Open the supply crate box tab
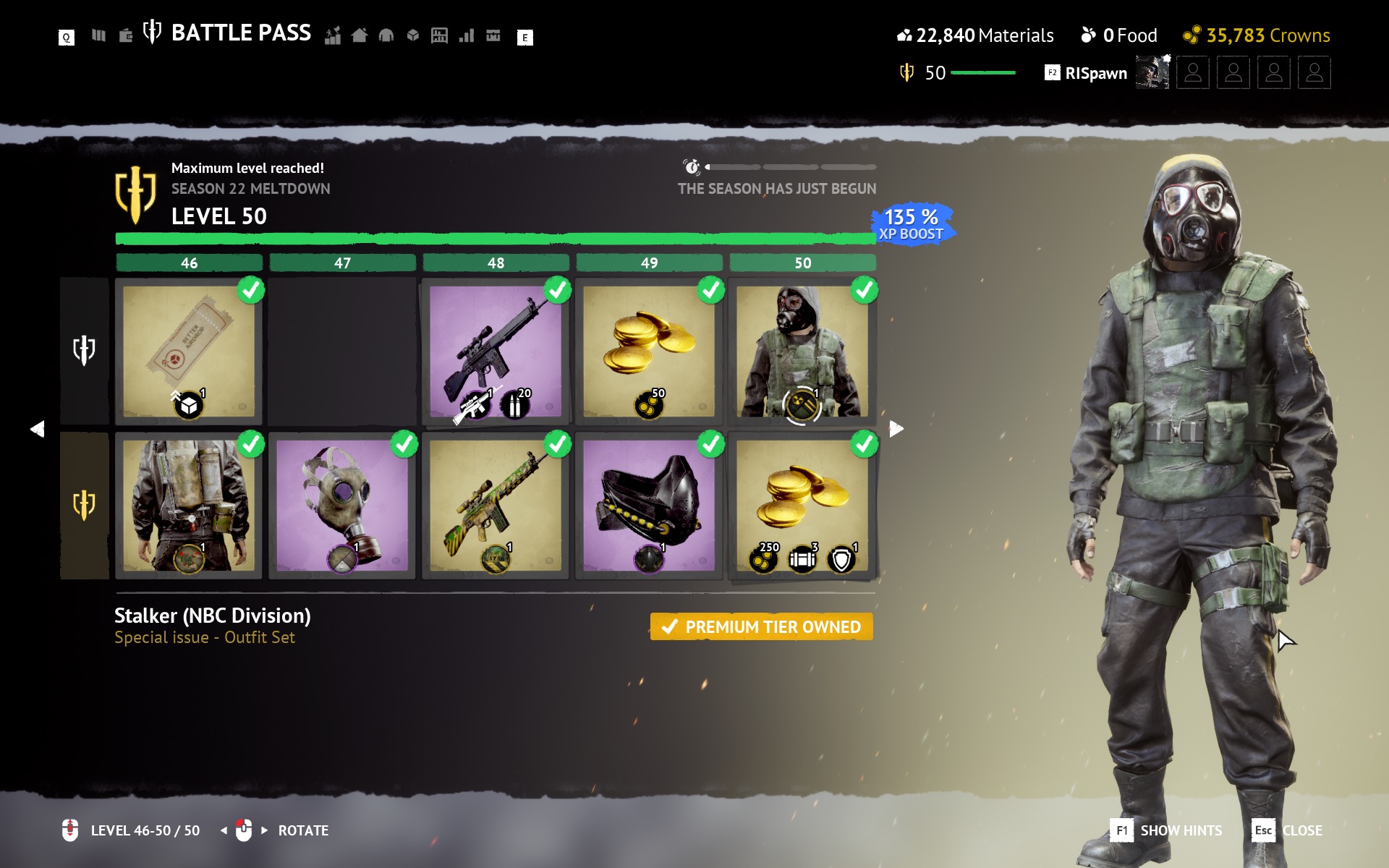The image size is (1389, 868). click(x=413, y=35)
